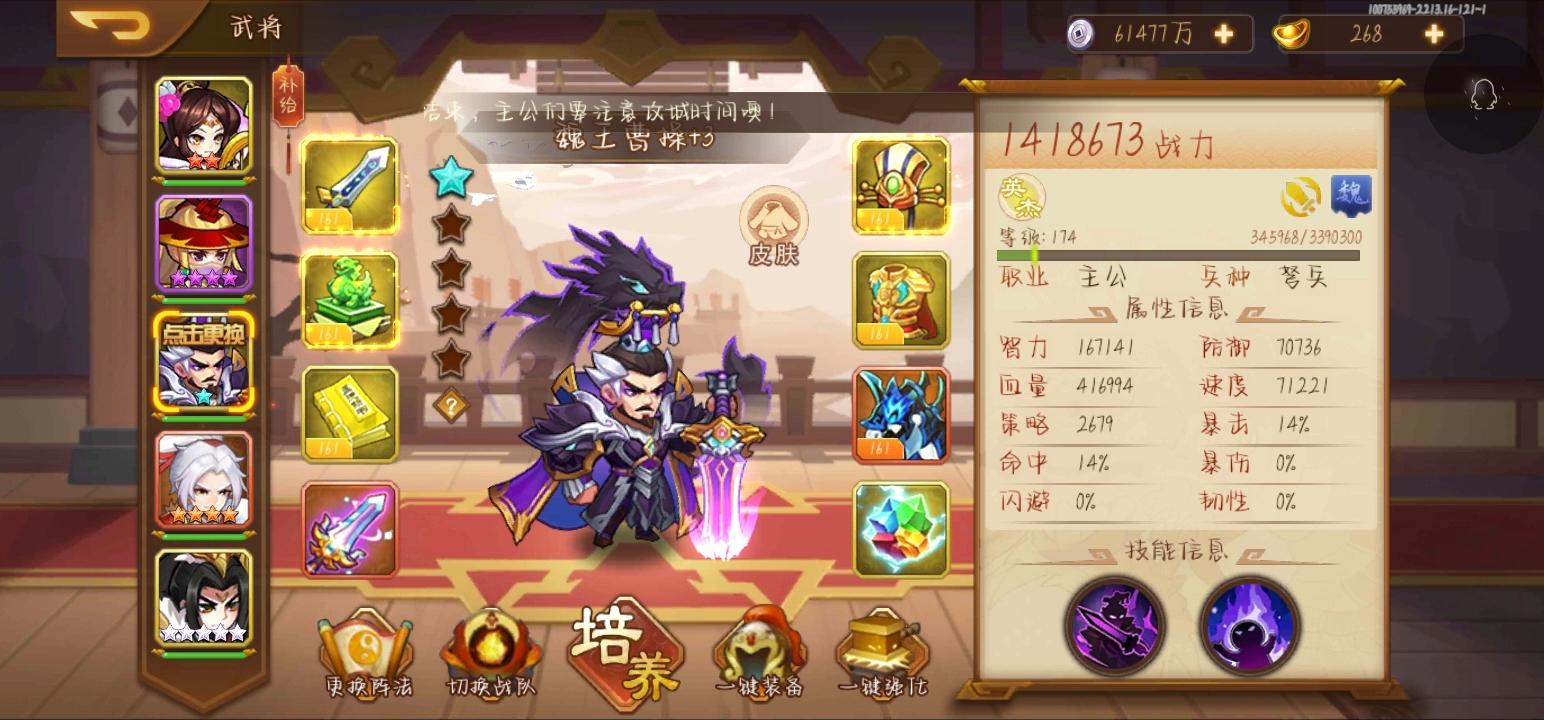Click the level 174 experience bar

click(x=1180, y=254)
